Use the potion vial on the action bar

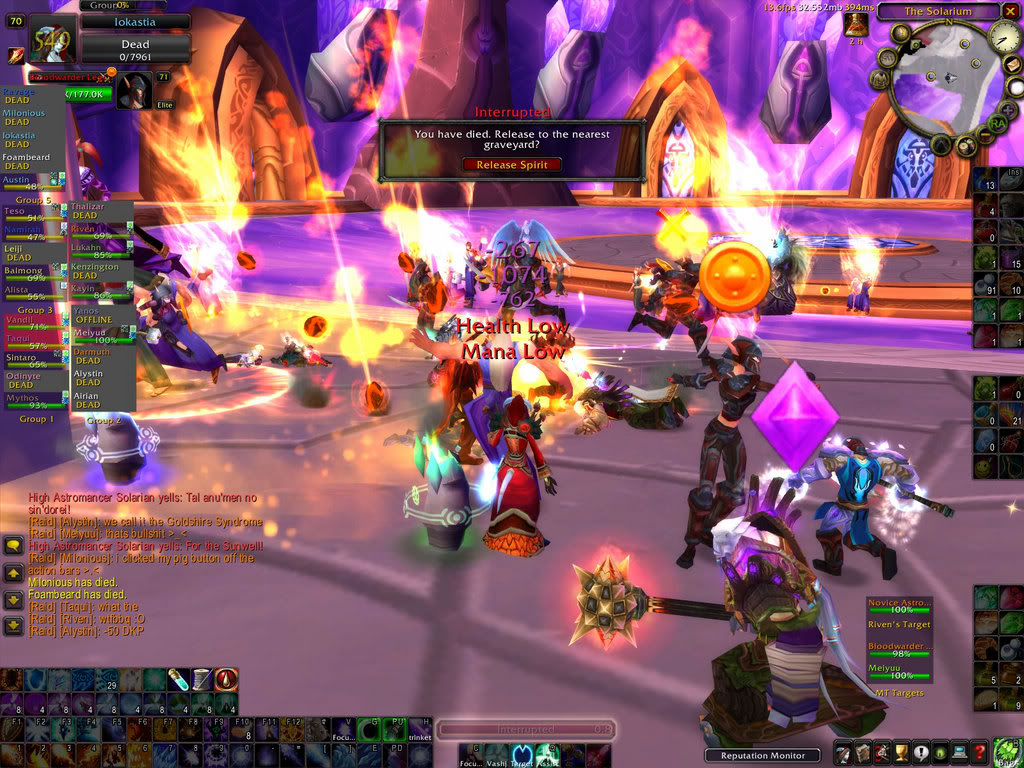(x=179, y=680)
